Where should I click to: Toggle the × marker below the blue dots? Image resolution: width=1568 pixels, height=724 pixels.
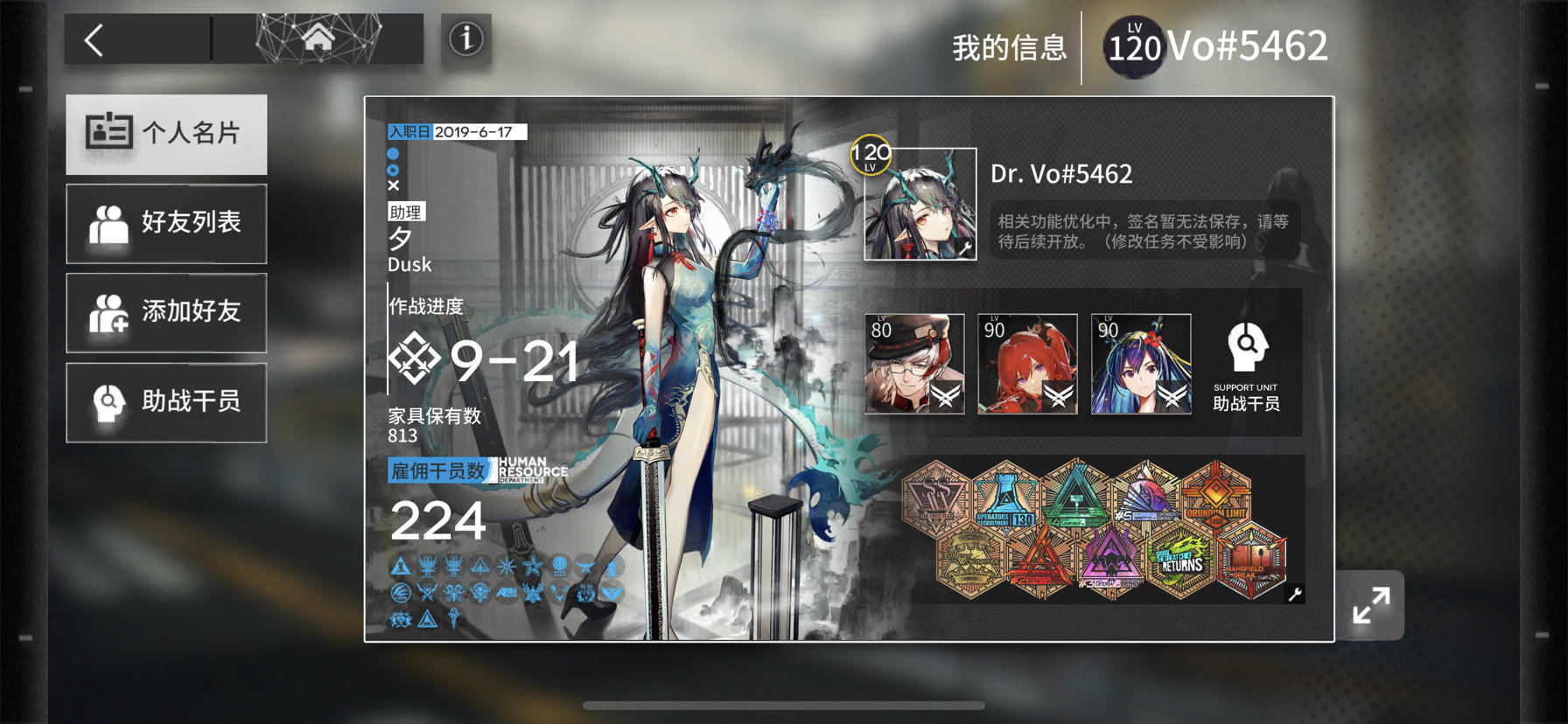(x=394, y=184)
